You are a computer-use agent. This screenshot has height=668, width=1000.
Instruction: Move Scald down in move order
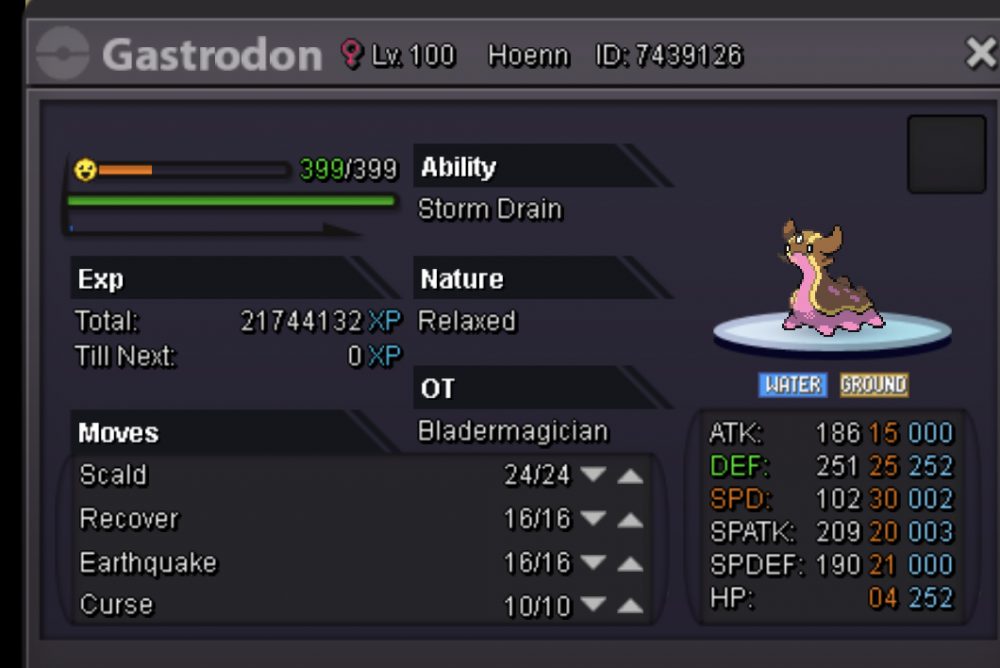(594, 474)
